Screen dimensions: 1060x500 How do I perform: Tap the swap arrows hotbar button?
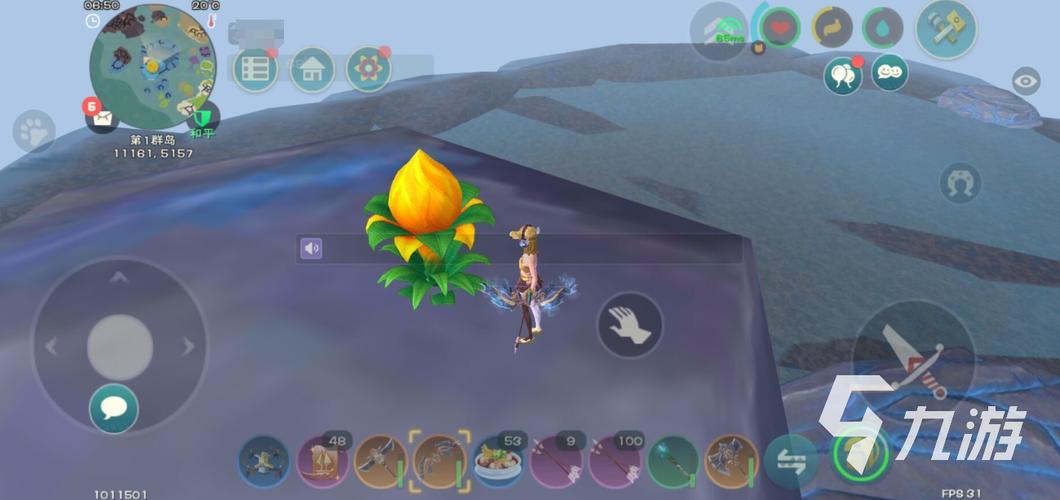pyautogui.click(x=790, y=461)
